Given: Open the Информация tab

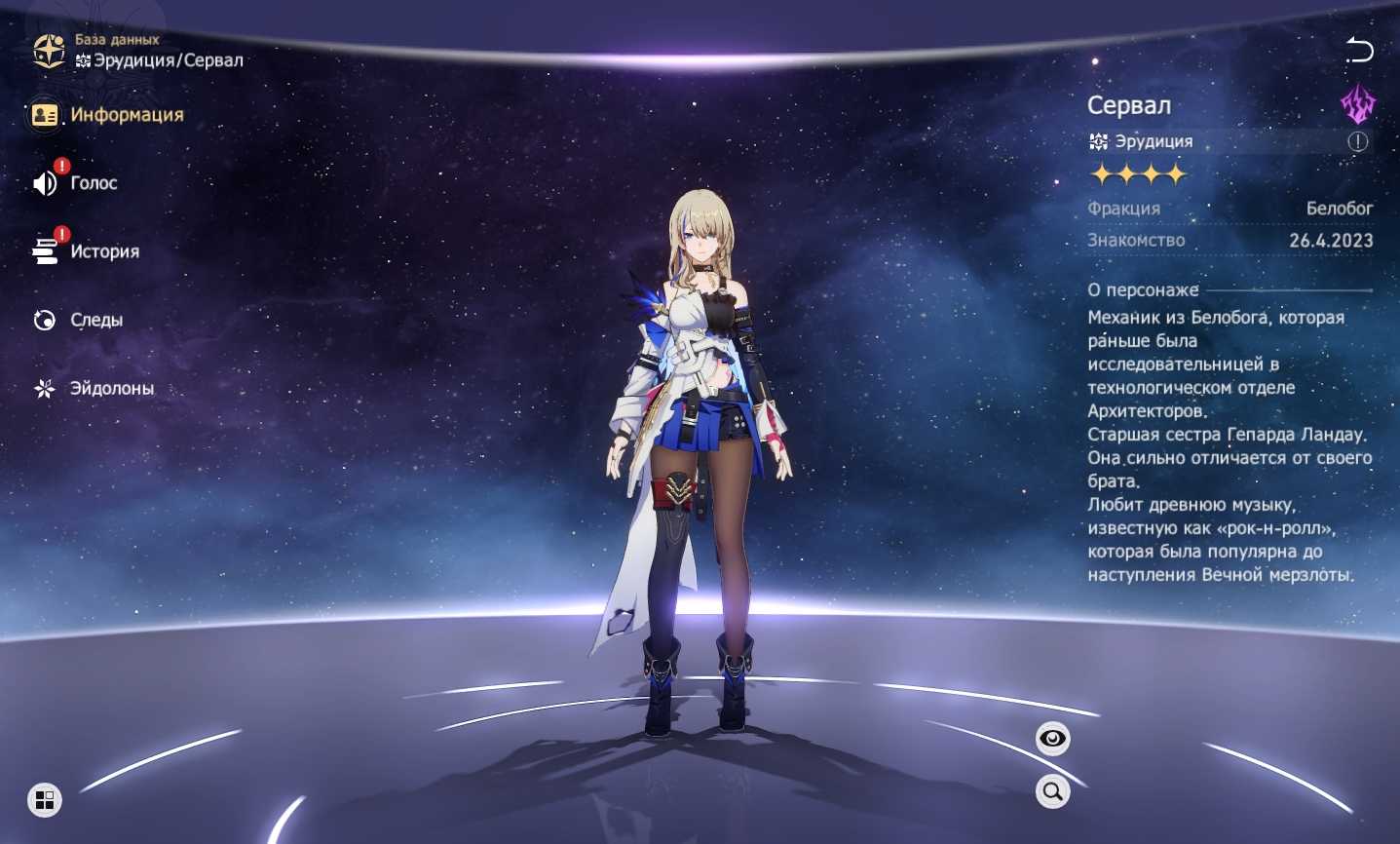Looking at the screenshot, I should pyautogui.click(x=107, y=115).
